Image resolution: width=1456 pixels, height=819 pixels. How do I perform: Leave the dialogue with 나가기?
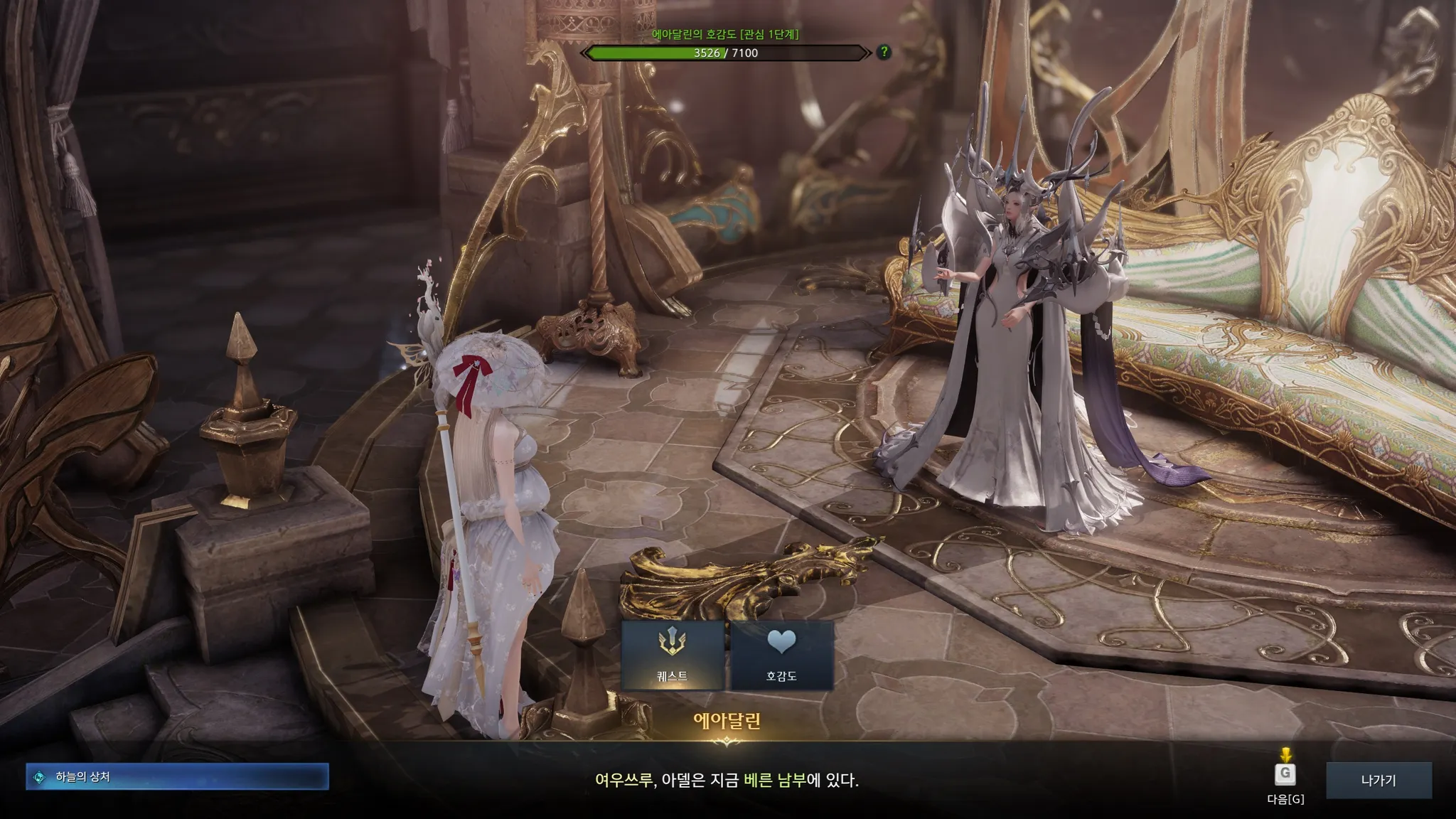pyautogui.click(x=1378, y=780)
